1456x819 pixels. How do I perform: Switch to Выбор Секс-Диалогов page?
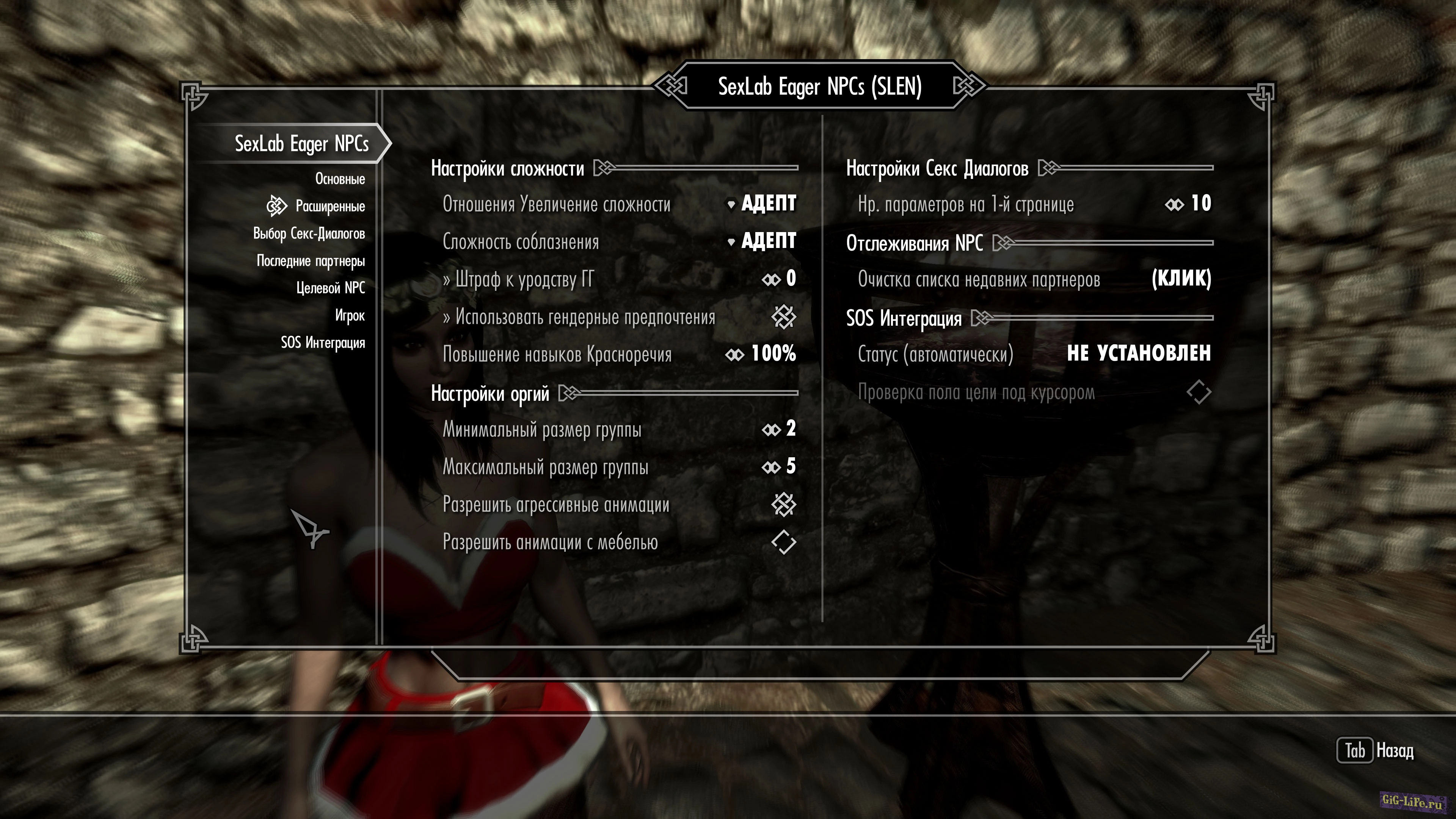pos(309,234)
